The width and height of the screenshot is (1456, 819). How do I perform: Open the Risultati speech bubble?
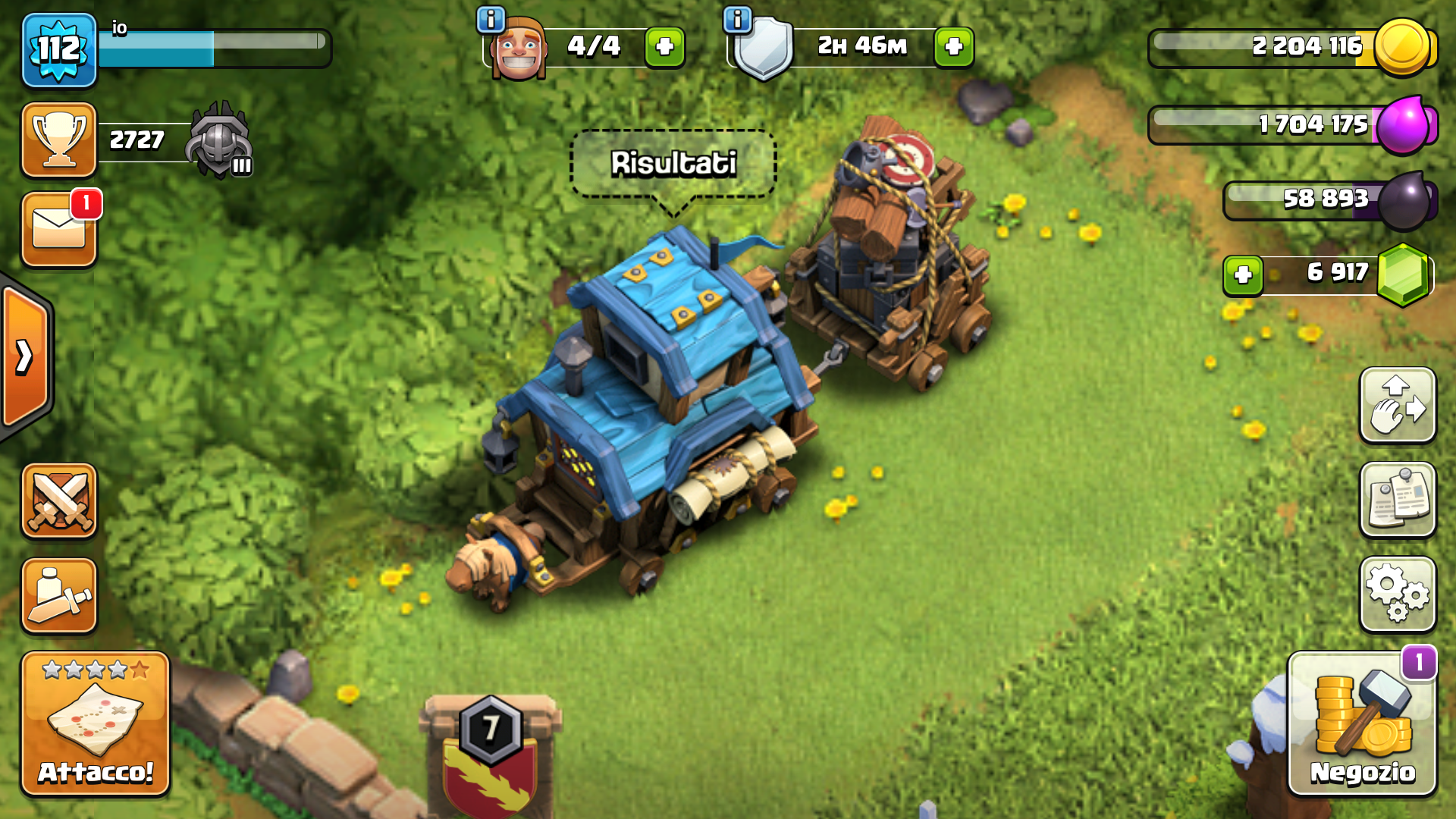point(672,162)
